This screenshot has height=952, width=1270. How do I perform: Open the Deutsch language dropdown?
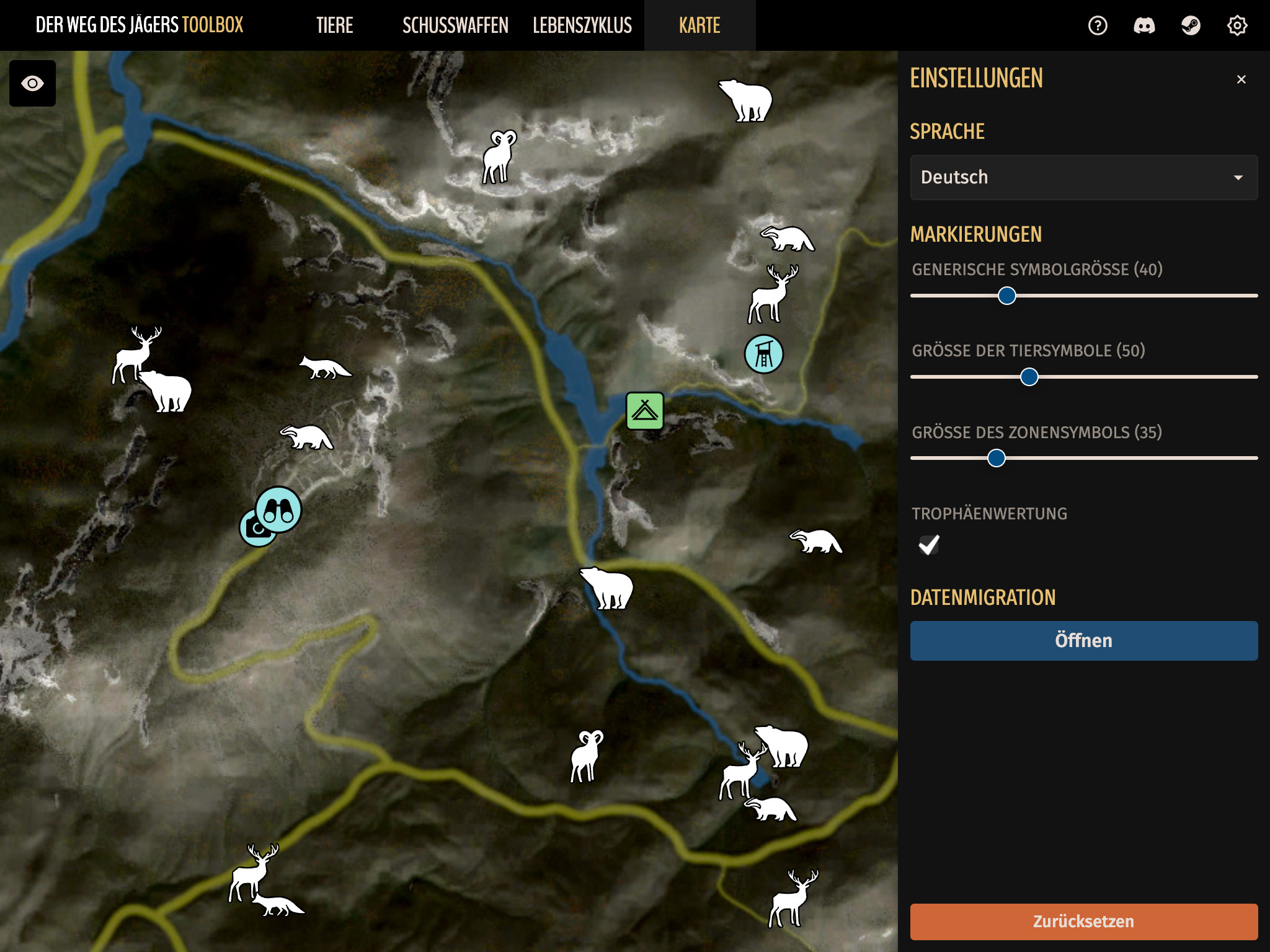[1083, 177]
